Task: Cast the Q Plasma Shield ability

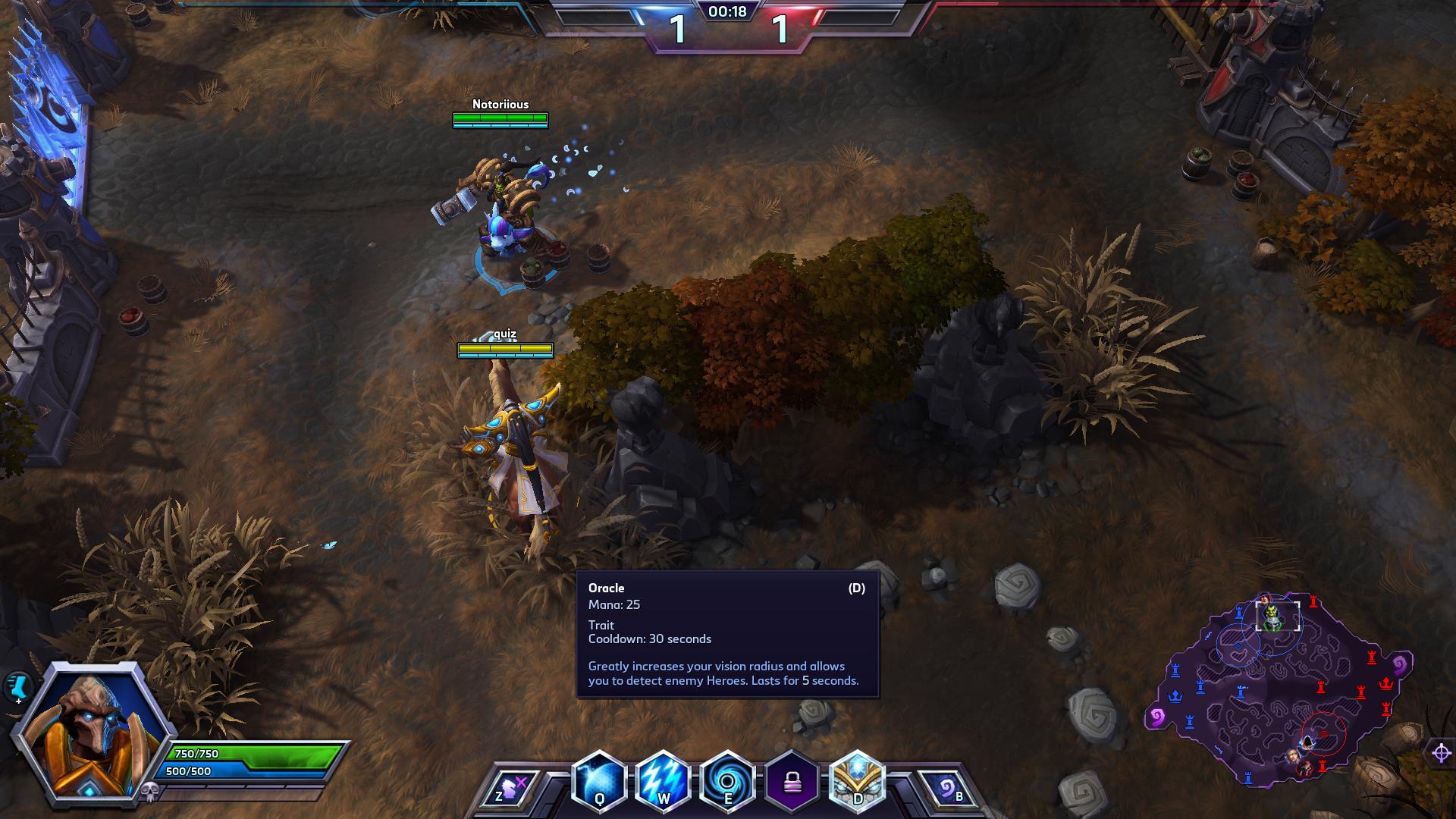Action: [x=599, y=782]
